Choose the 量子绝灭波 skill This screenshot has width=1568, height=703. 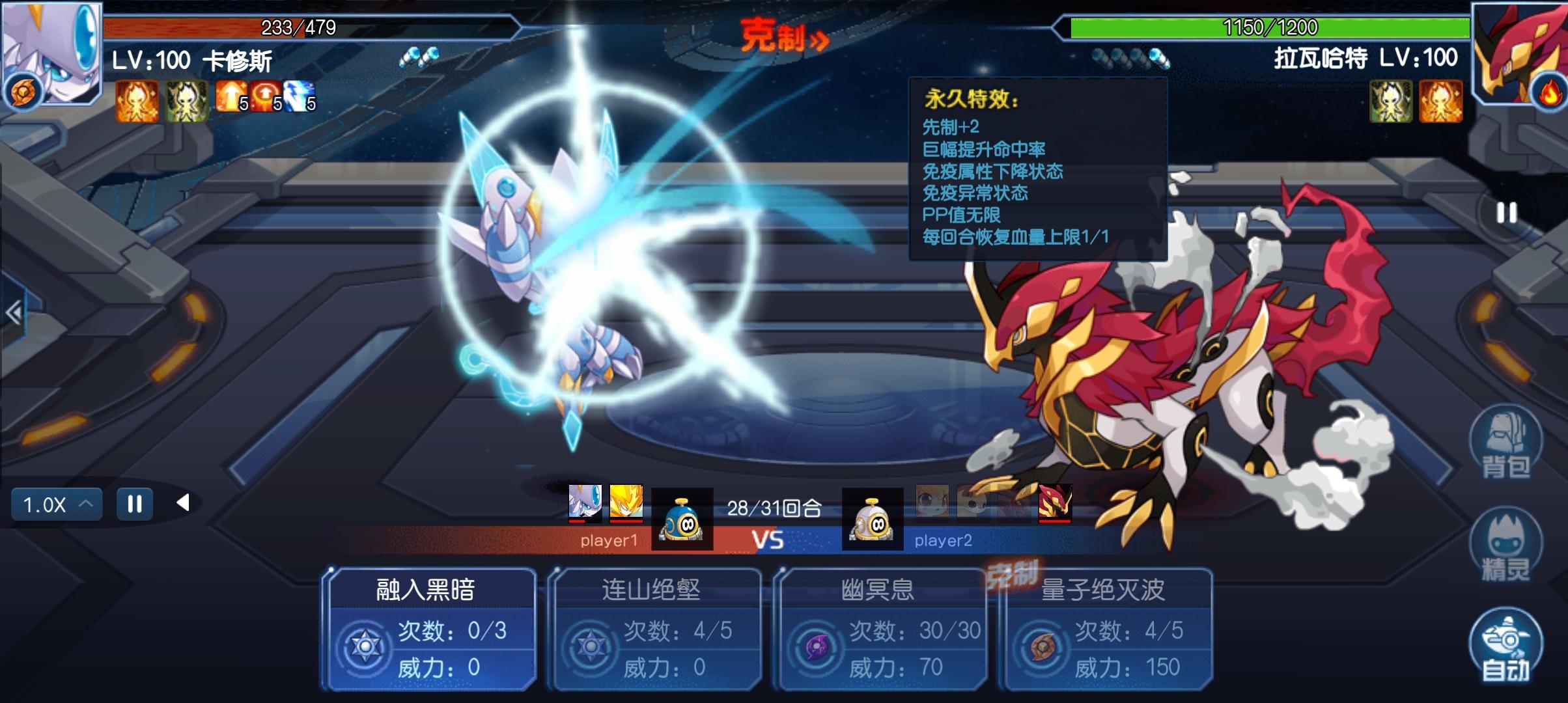[x=1107, y=628]
